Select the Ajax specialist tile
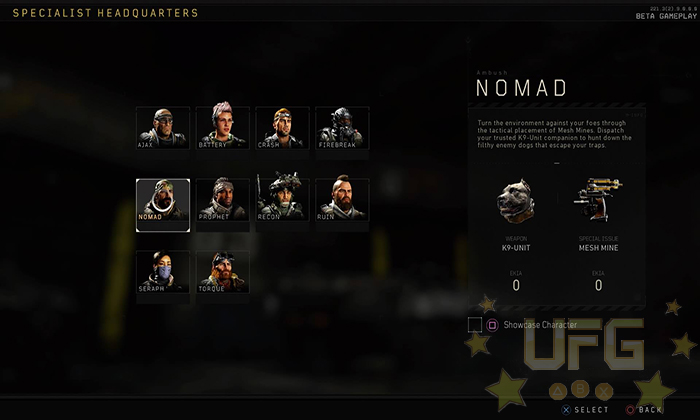 coord(162,128)
